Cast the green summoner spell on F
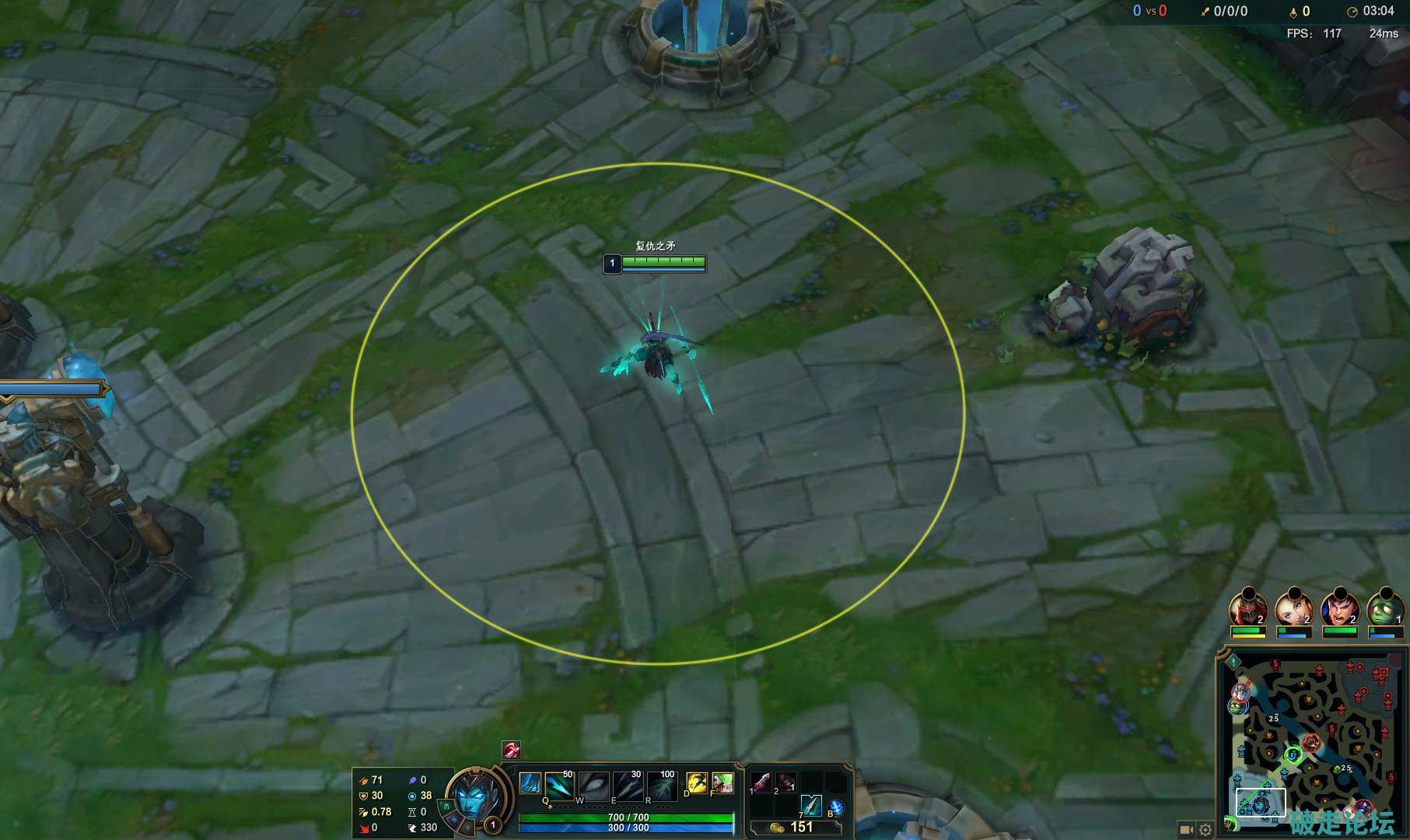Image resolution: width=1410 pixels, height=840 pixels. click(722, 782)
